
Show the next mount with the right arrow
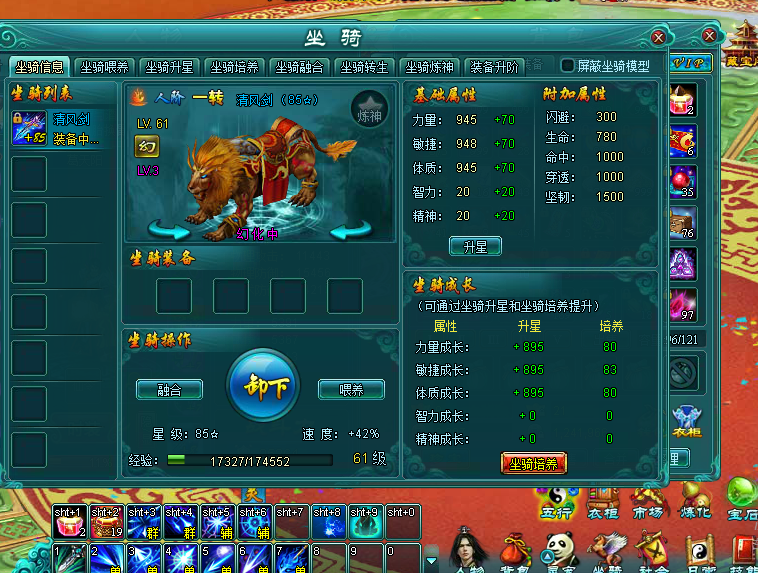[x=351, y=231]
